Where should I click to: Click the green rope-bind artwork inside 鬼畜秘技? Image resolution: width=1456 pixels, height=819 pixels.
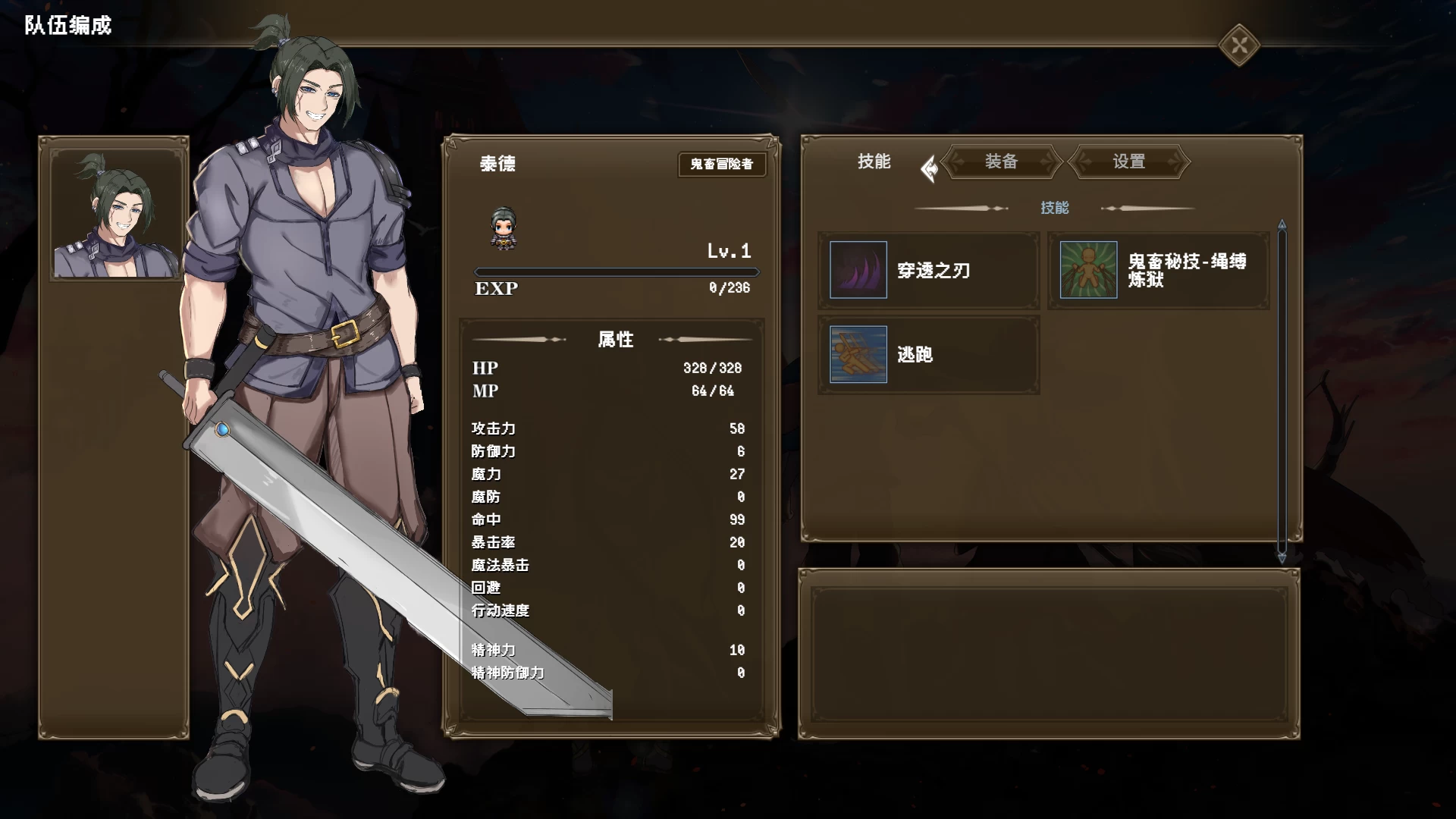1087,270
